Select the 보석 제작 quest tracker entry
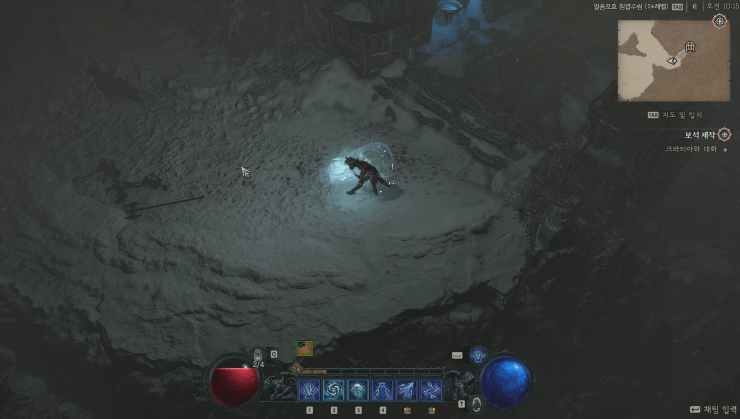 tap(682, 134)
